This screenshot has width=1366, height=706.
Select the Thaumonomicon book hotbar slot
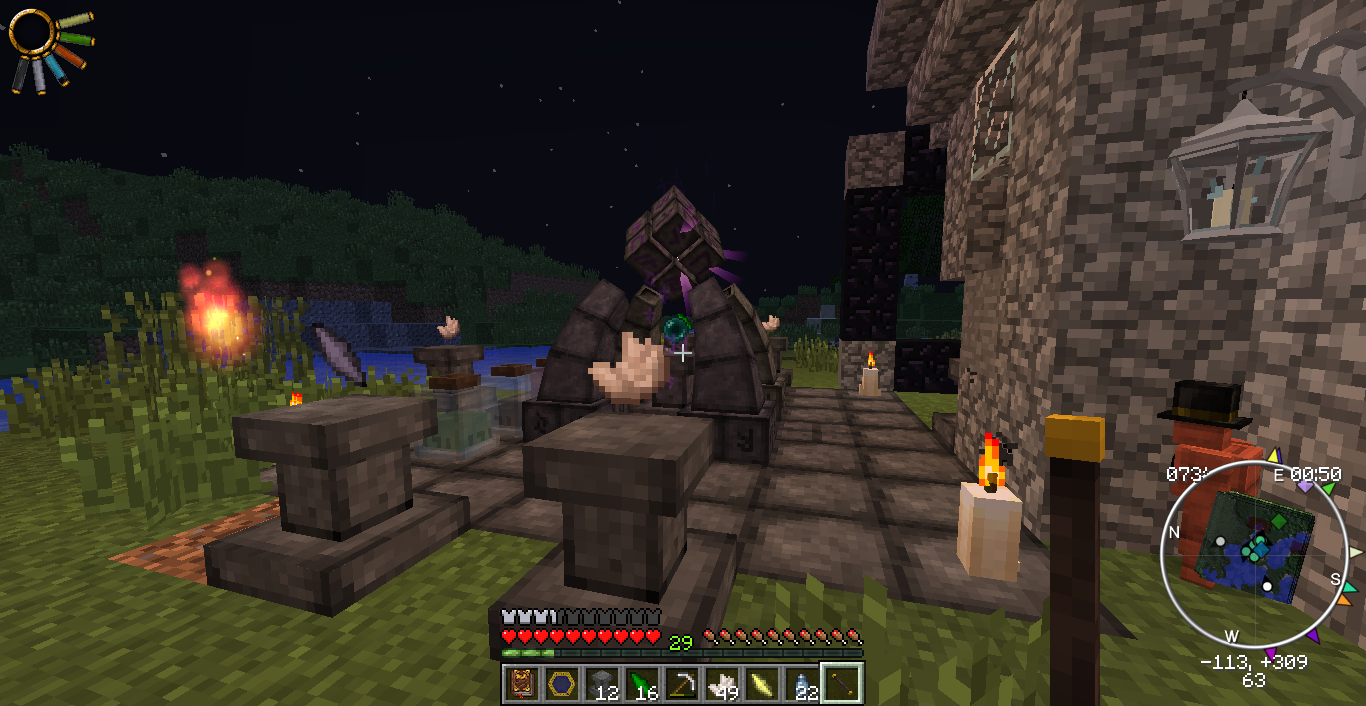click(x=521, y=684)
